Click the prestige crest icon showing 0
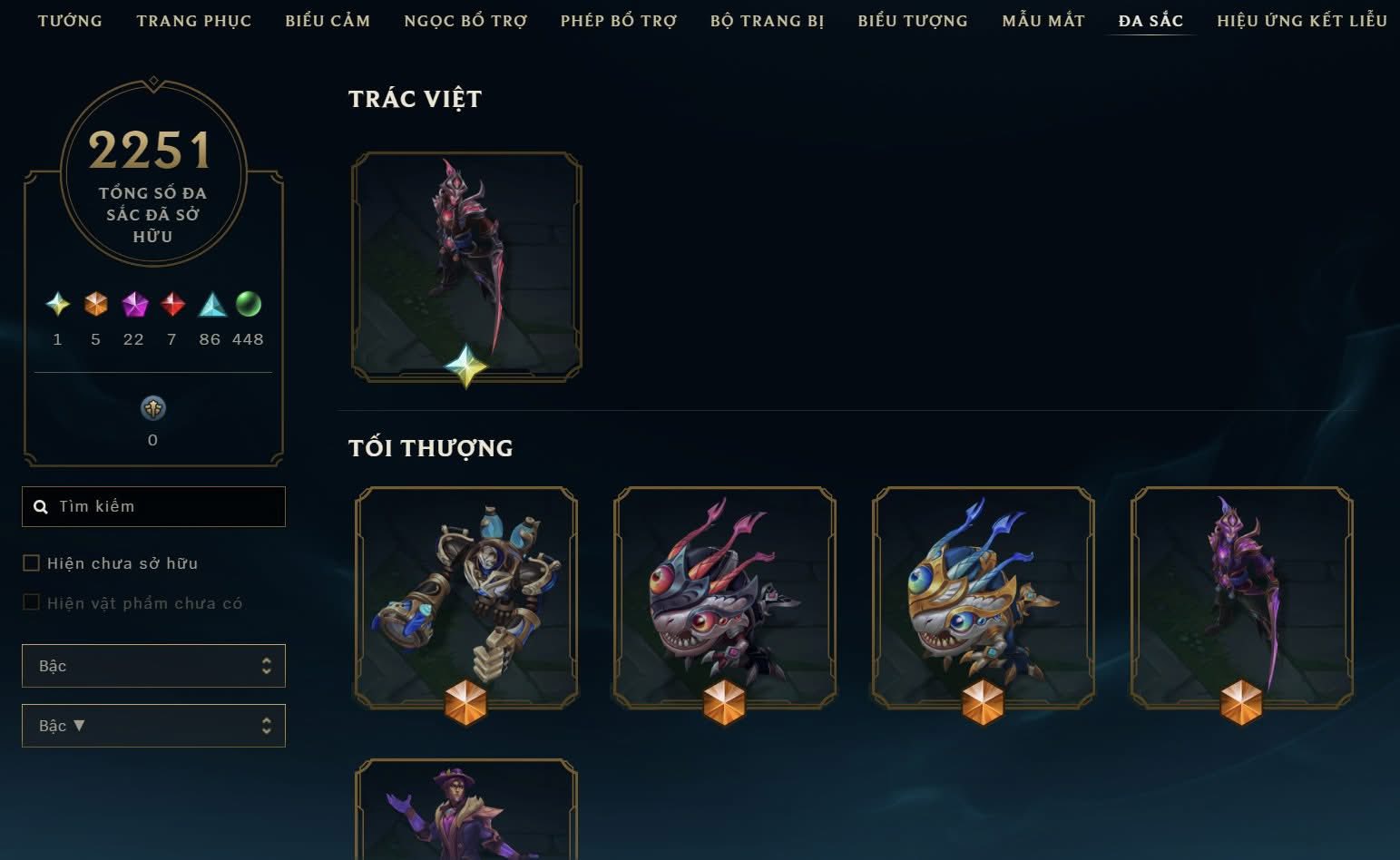This screenshot has width=1400, height=860. (152, 408)
